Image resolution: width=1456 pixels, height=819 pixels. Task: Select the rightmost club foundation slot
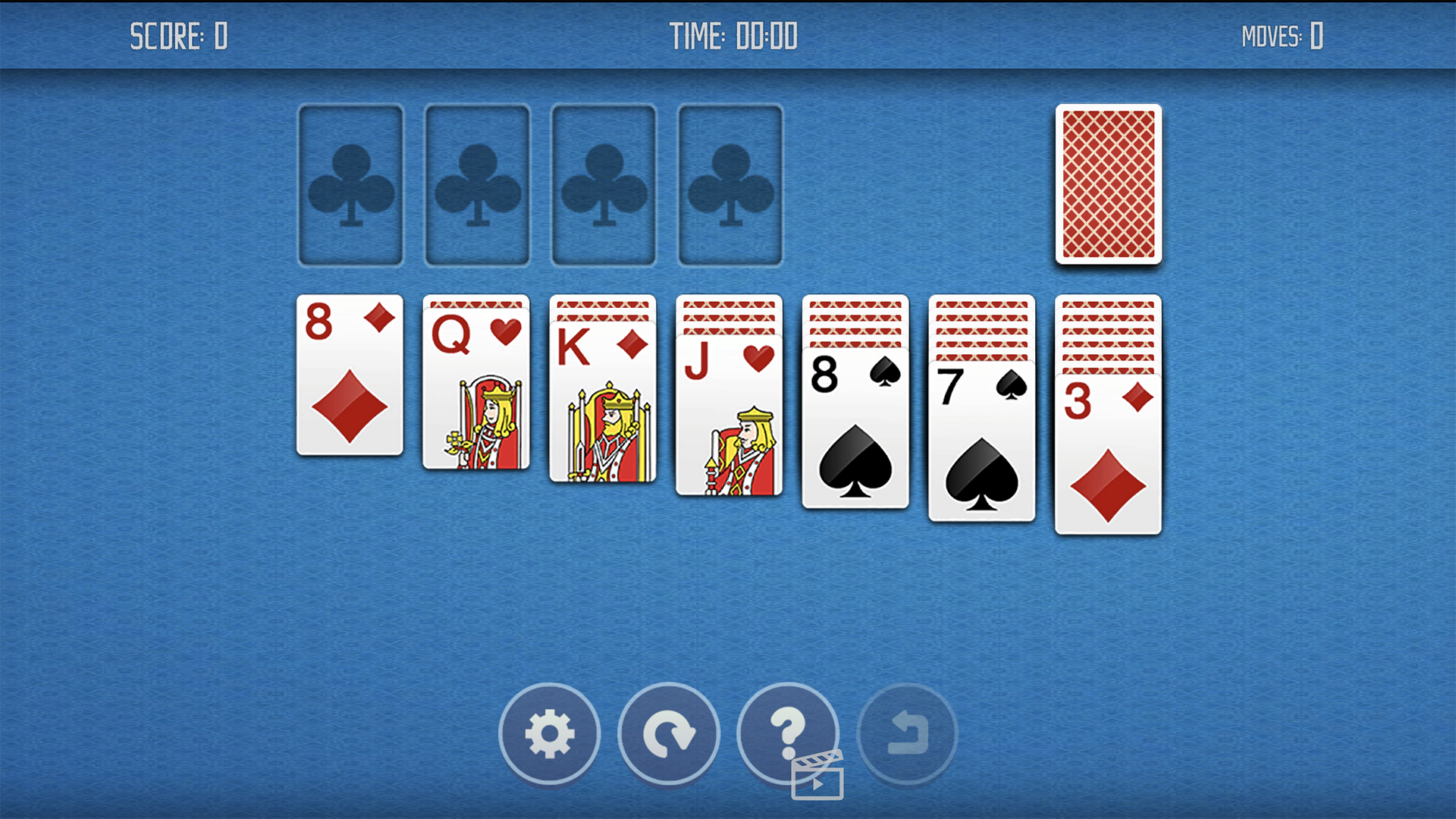pos(730,184)
